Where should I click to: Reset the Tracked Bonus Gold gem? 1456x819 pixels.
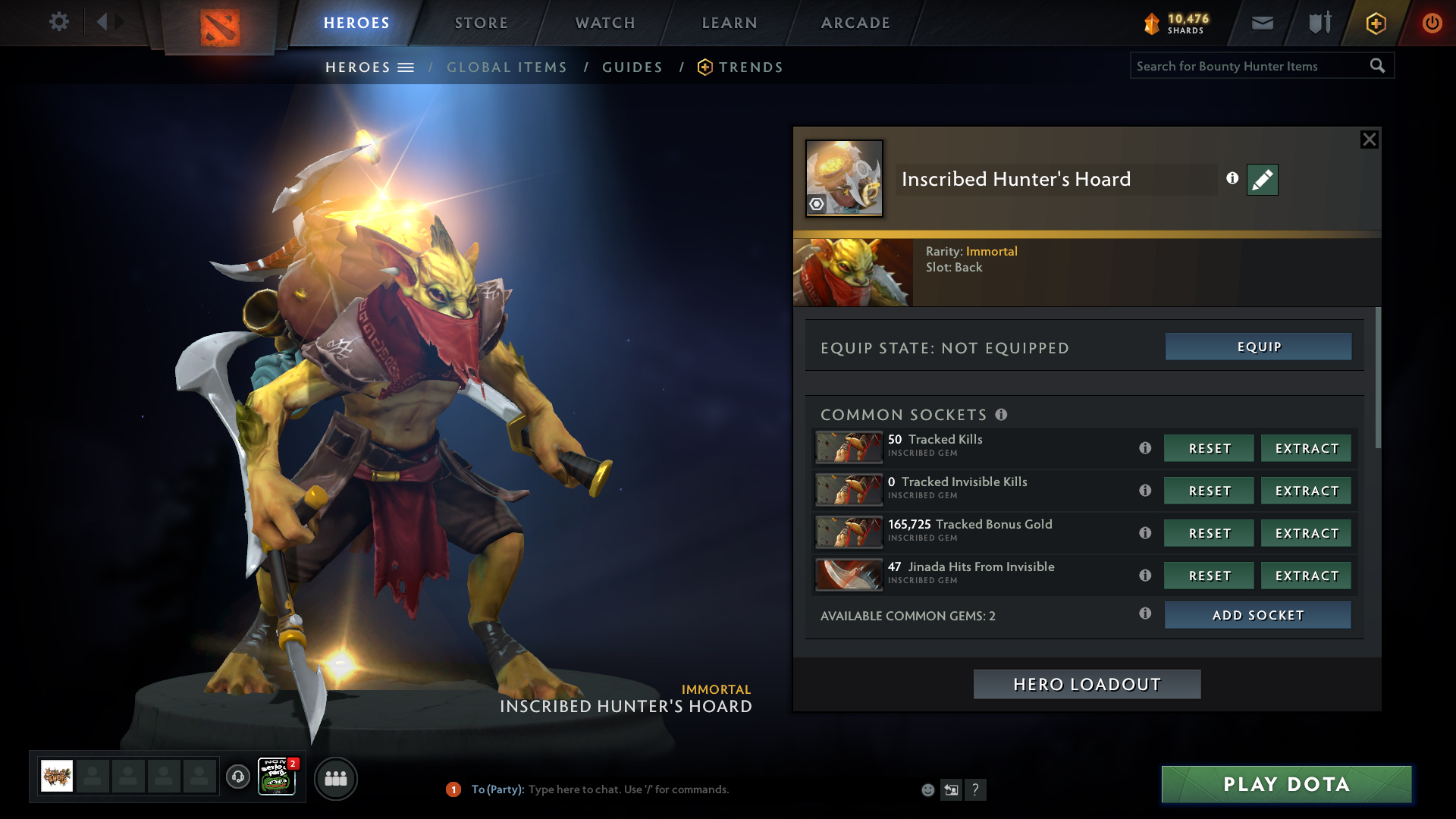click(1209, 533)
